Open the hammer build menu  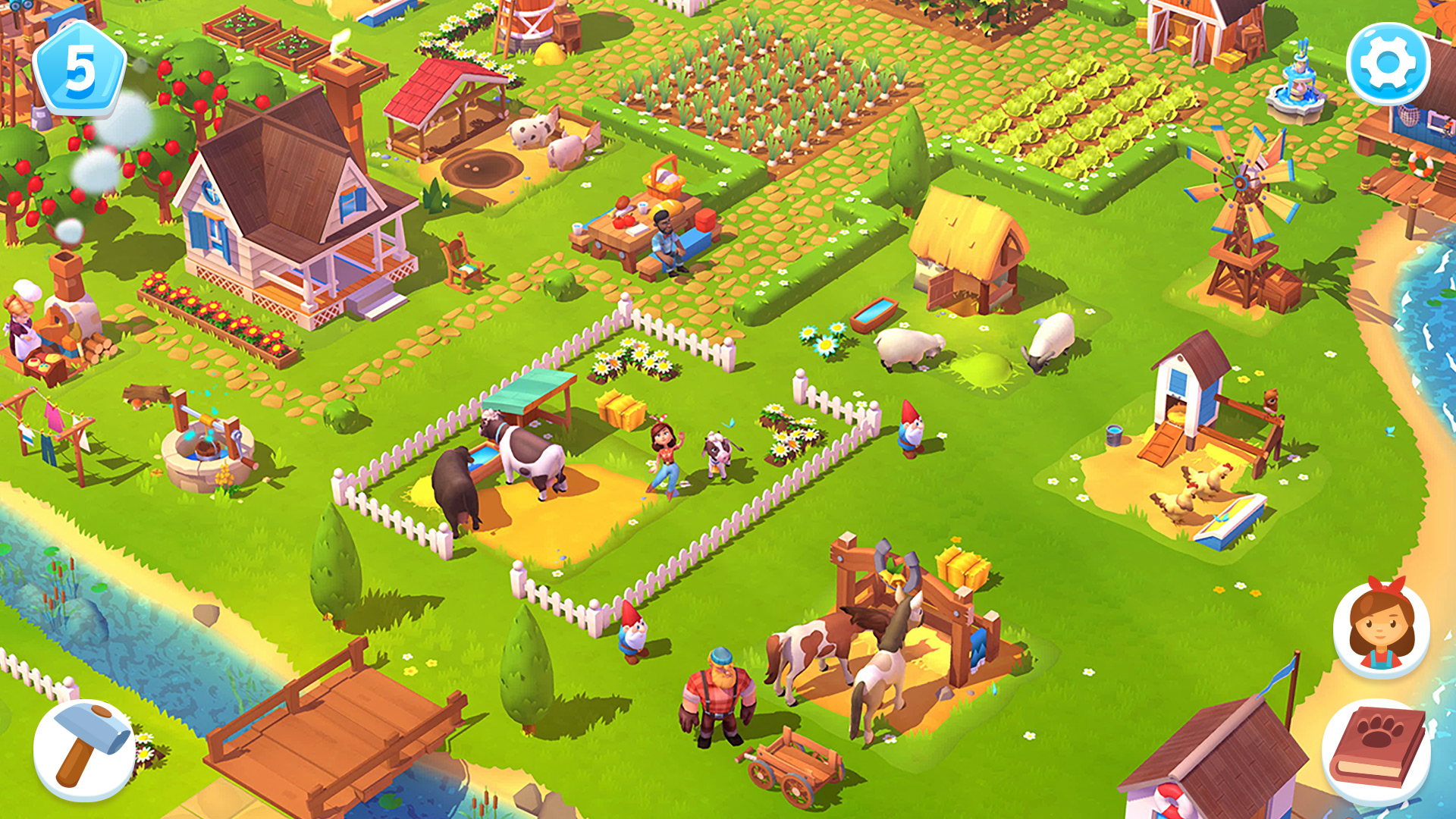tap(84, 749)
